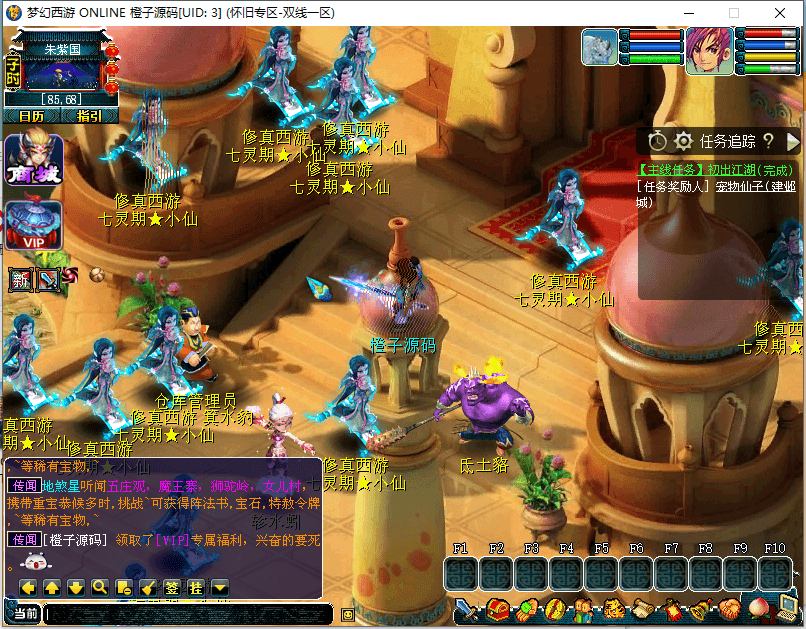
Task: Click the 新 notification icon
Action: 22,280
